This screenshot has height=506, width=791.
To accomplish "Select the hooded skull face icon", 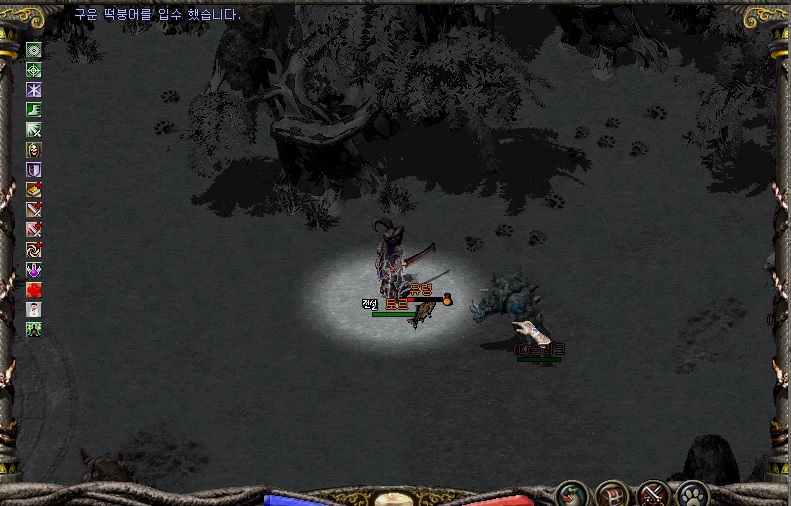I will [34, 150].
